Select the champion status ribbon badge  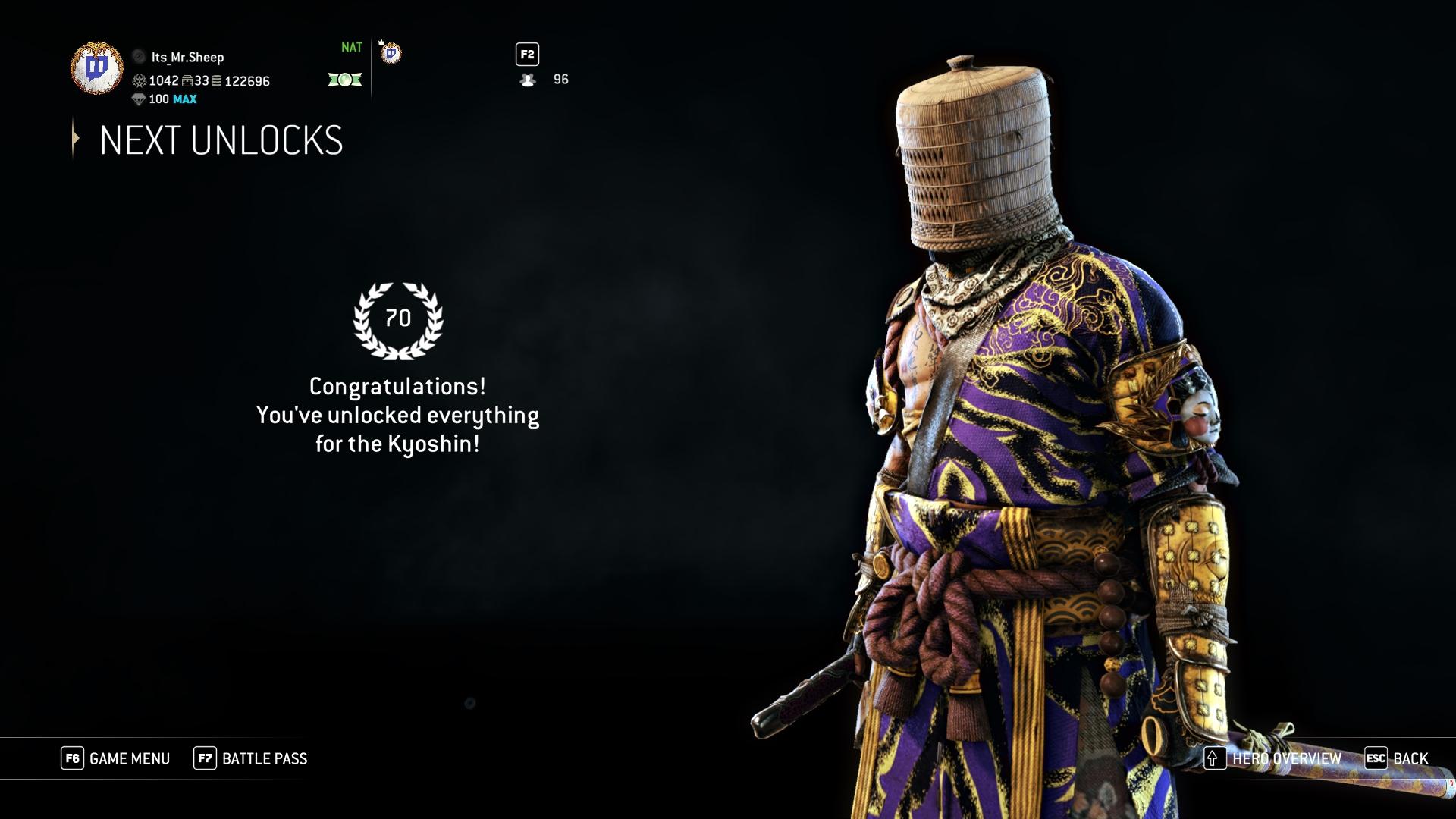point(345,80)
